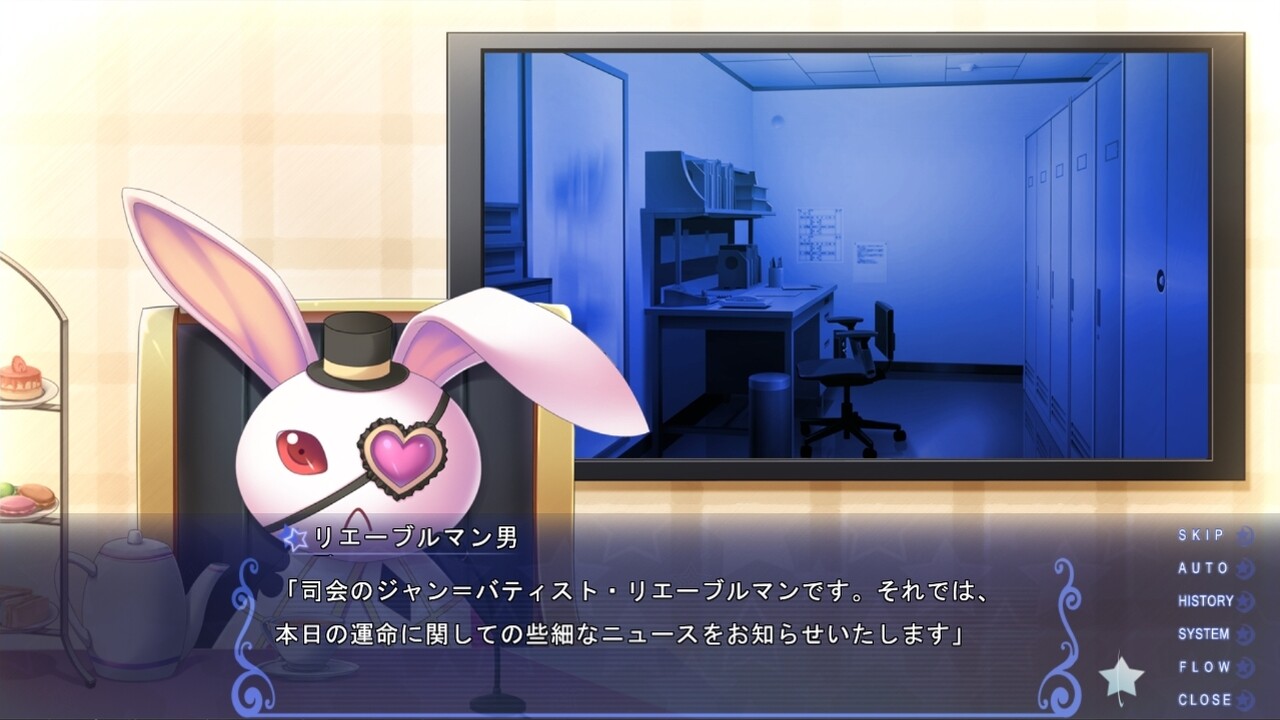Viewport: 1280px width, 720px height.
Task: Open the HISTORY backlog
Action: point(1204,601)
